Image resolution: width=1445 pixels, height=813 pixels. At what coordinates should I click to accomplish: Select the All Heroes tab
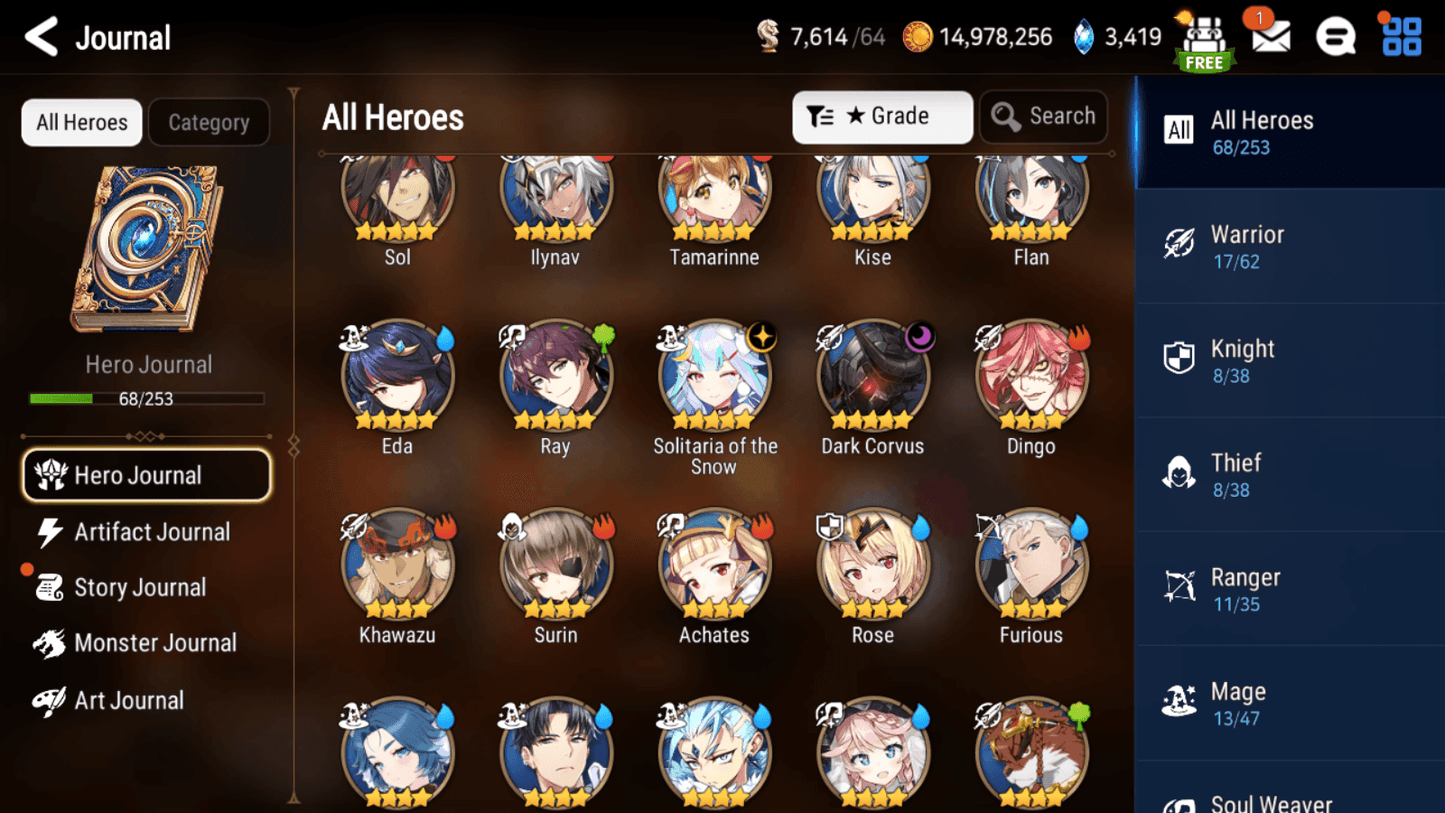click(81, 122)
